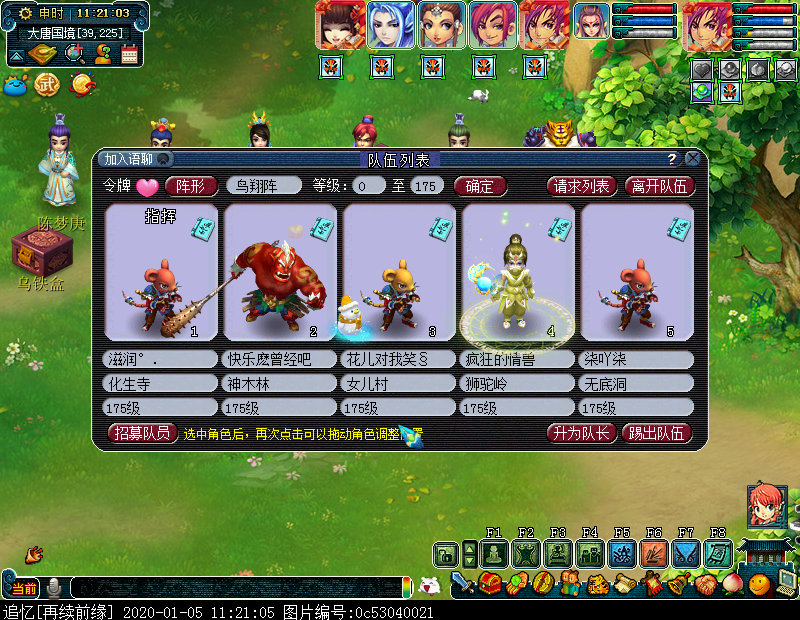Click the sword attack icon
The image size is (800, 620).
pyautogui.click(x=463, y=582)
